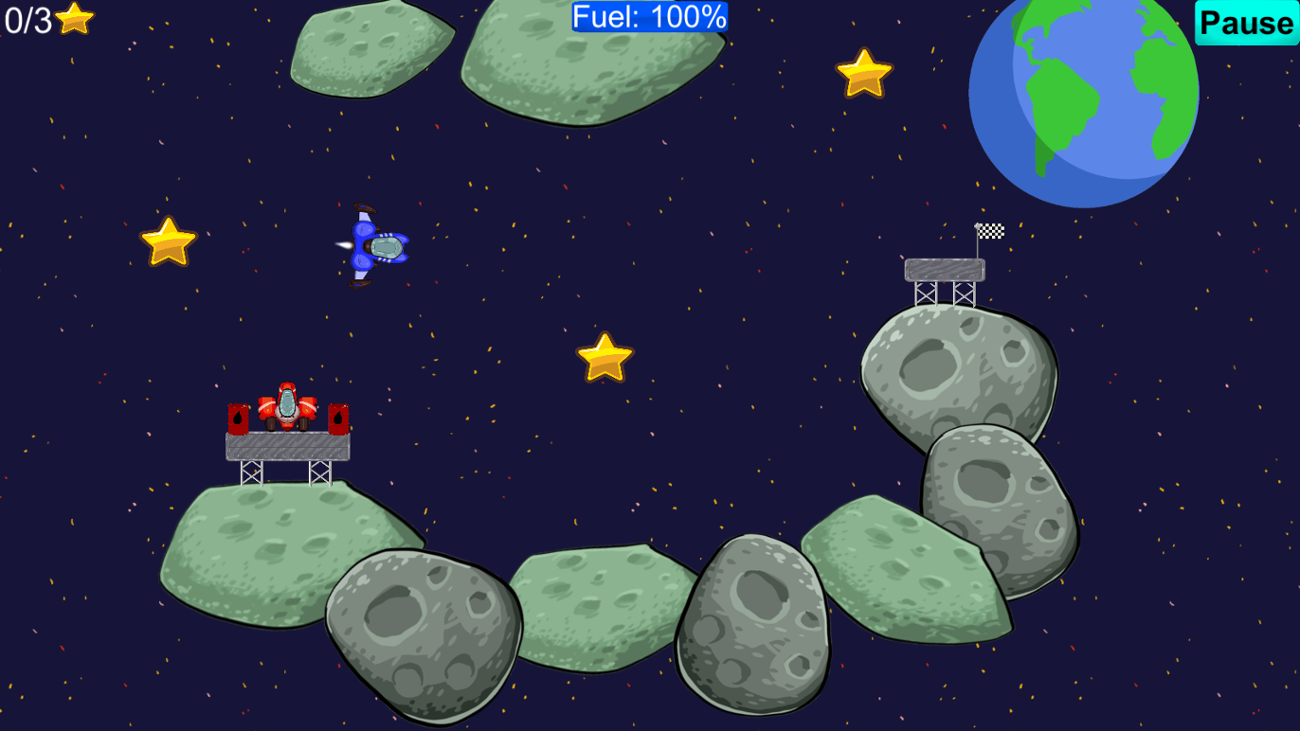Click the Fuel percentage display
The width and height of the screenshot is (1300, 731).
648,17
